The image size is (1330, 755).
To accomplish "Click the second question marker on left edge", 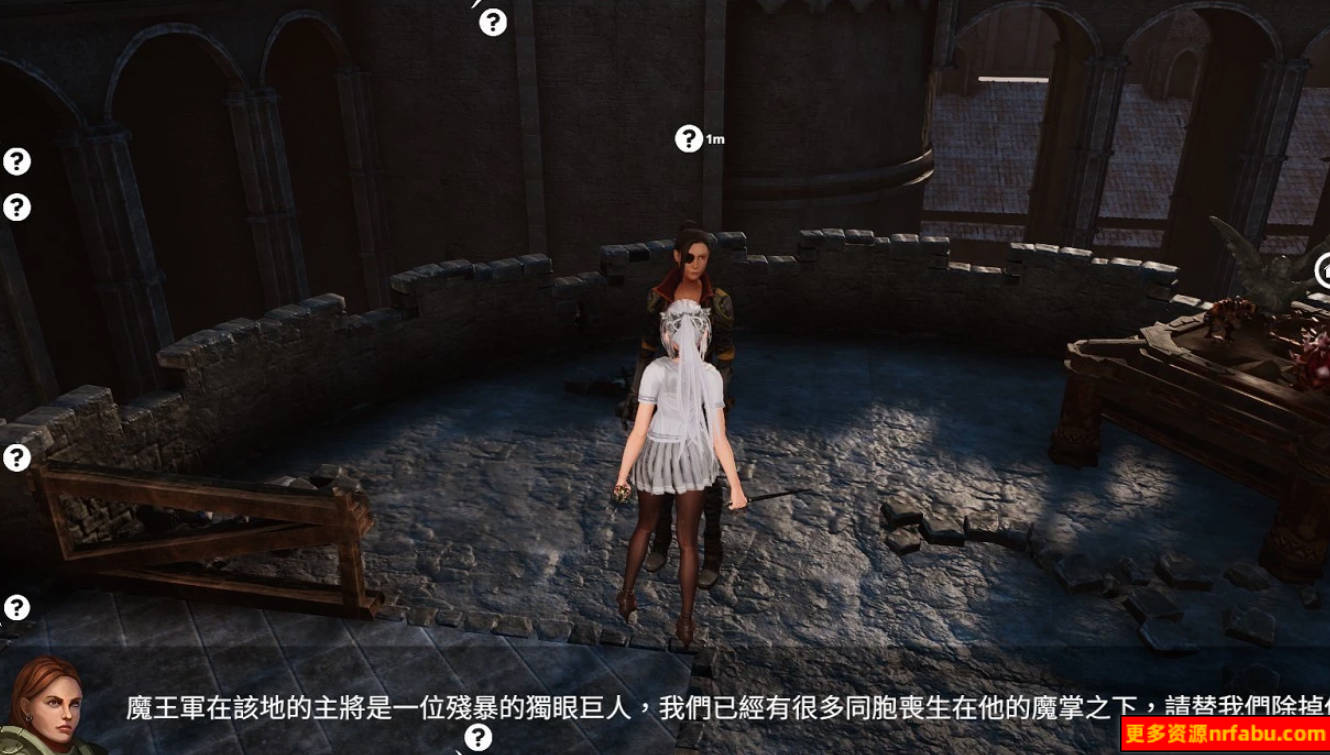I will [15, 205].
